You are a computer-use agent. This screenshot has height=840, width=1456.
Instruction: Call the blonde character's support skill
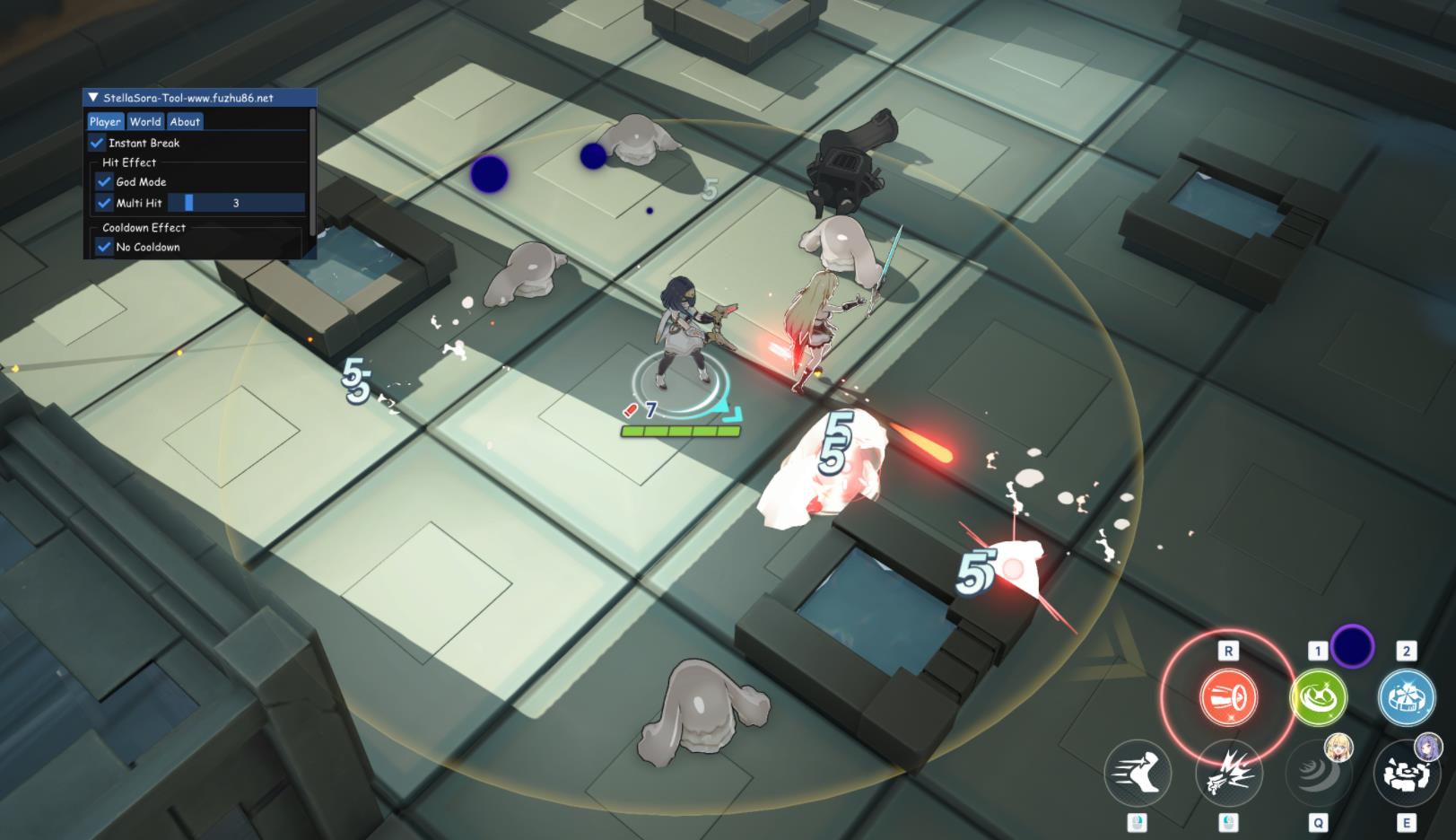click(x=1317, y=773)
